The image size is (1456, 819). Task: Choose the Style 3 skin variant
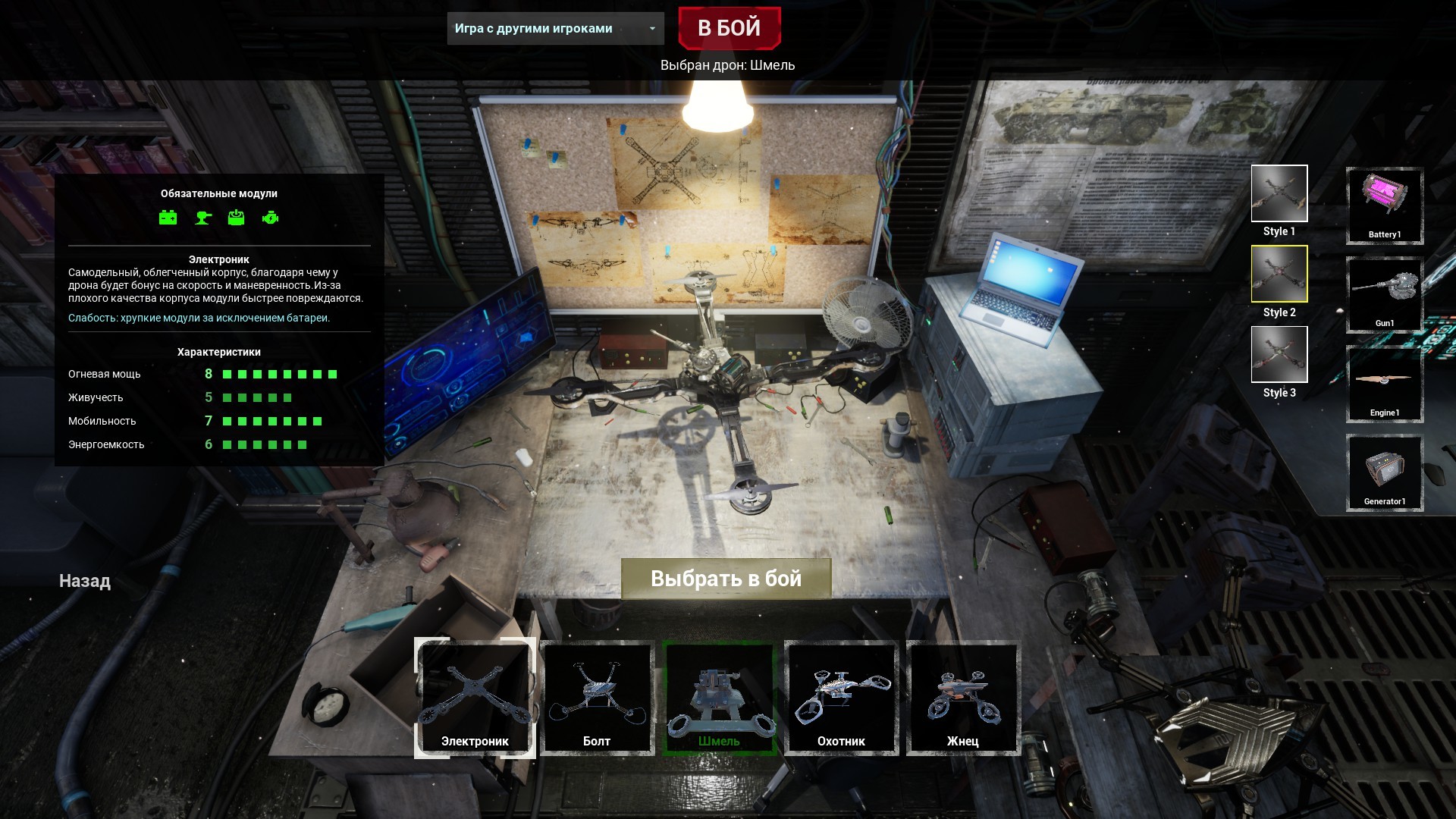(x=1279, y=355)
